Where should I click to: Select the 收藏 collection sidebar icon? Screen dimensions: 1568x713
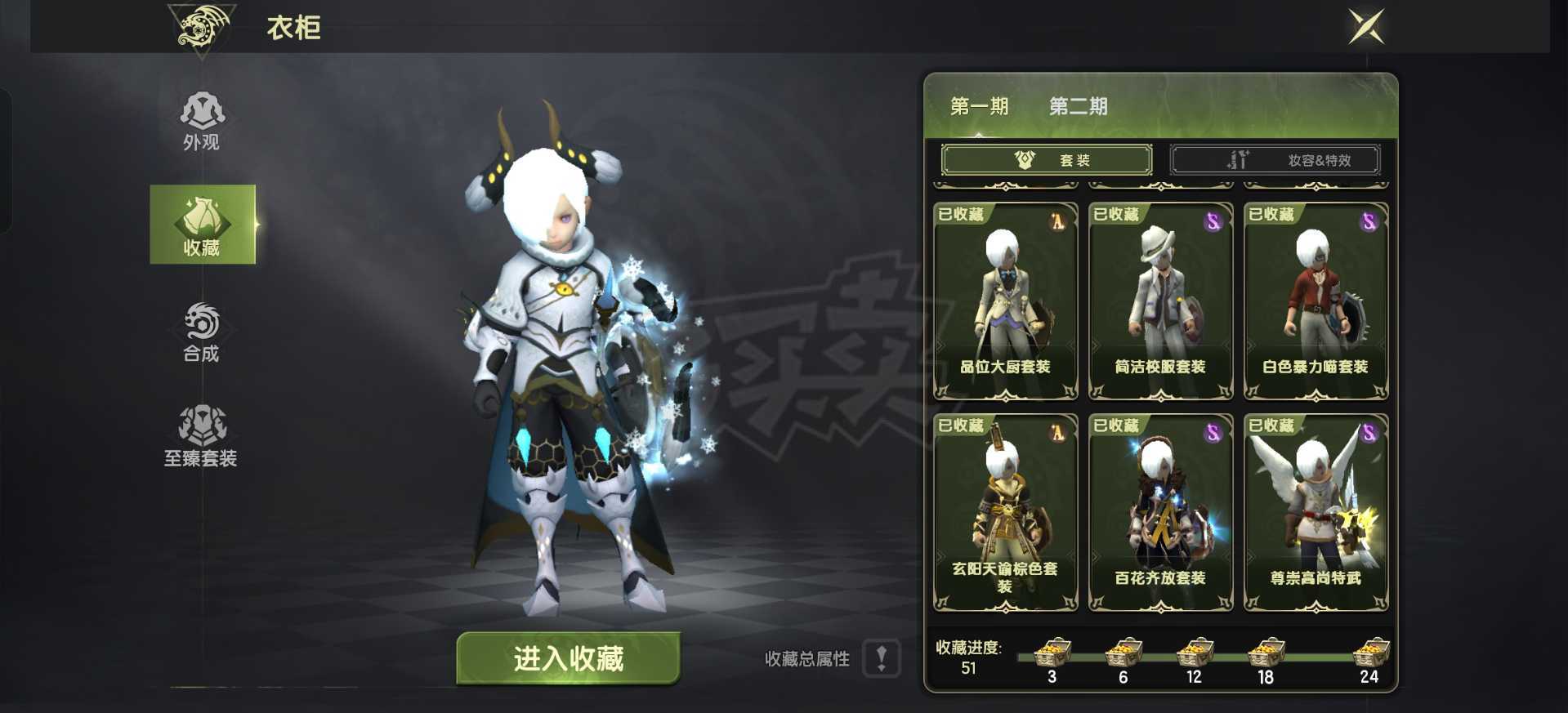[203, 225]
